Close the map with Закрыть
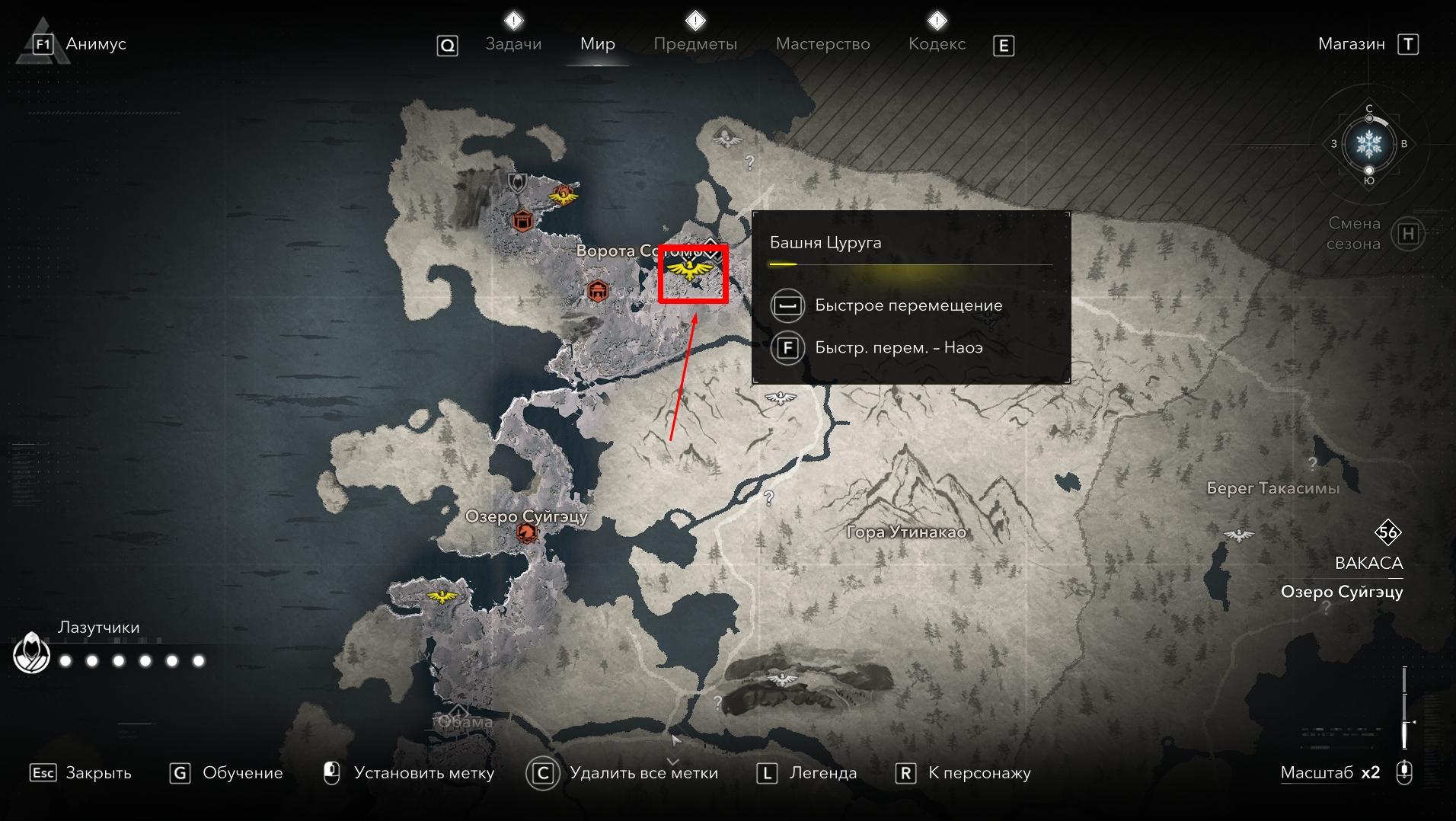Screen dimensions: 1456x821 [x=97, y=773]
